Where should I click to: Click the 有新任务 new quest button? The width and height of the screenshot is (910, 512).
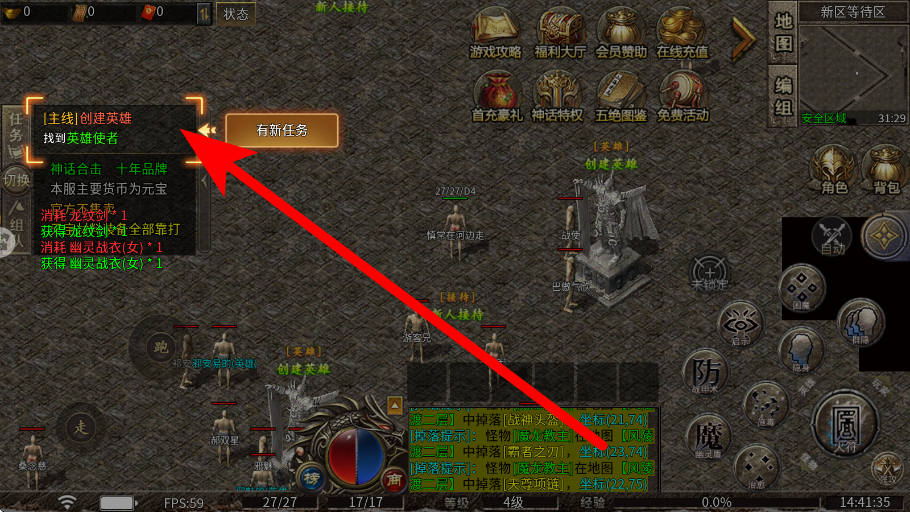click(281, 130)
